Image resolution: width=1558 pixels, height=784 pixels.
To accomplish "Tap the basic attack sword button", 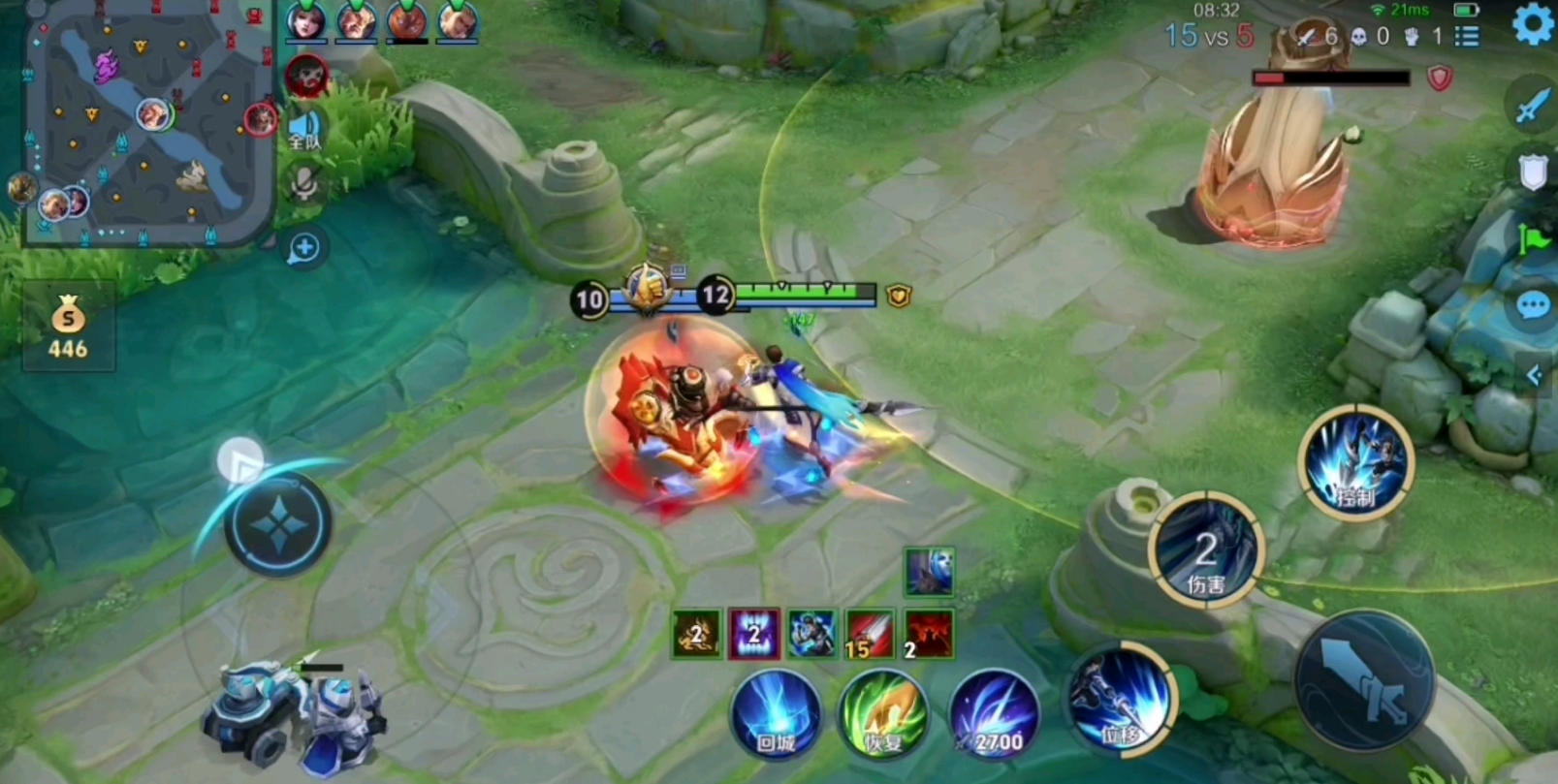I will click(x=1364, y=679).
